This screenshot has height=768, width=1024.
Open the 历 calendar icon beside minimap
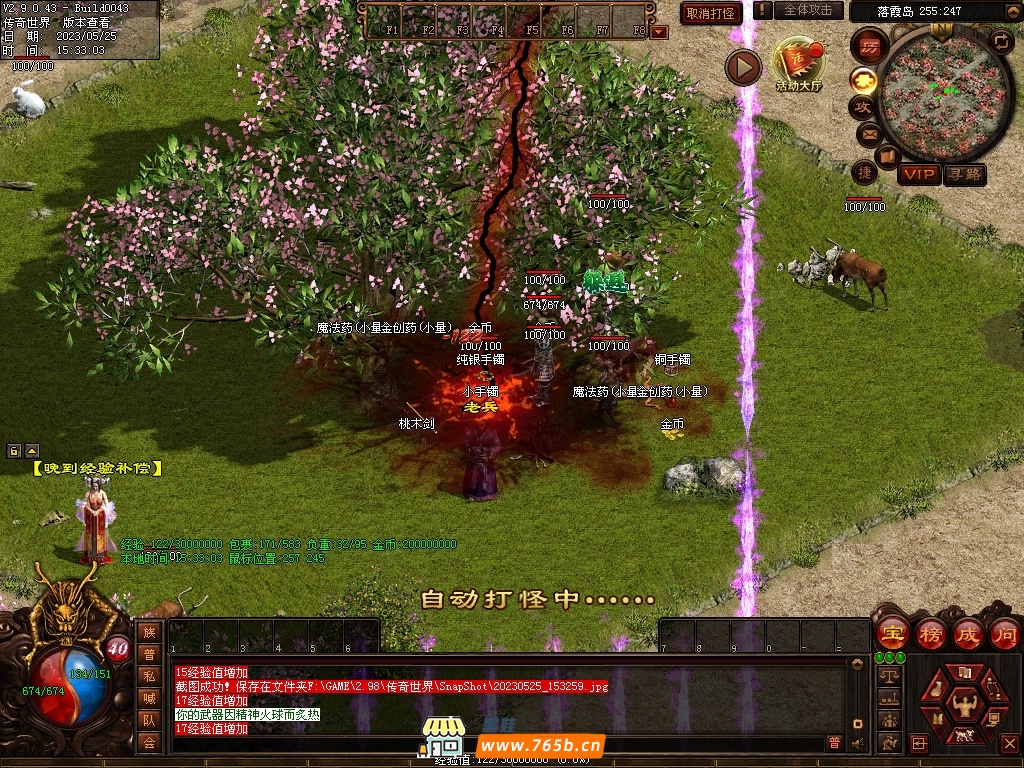pos(871,47)
